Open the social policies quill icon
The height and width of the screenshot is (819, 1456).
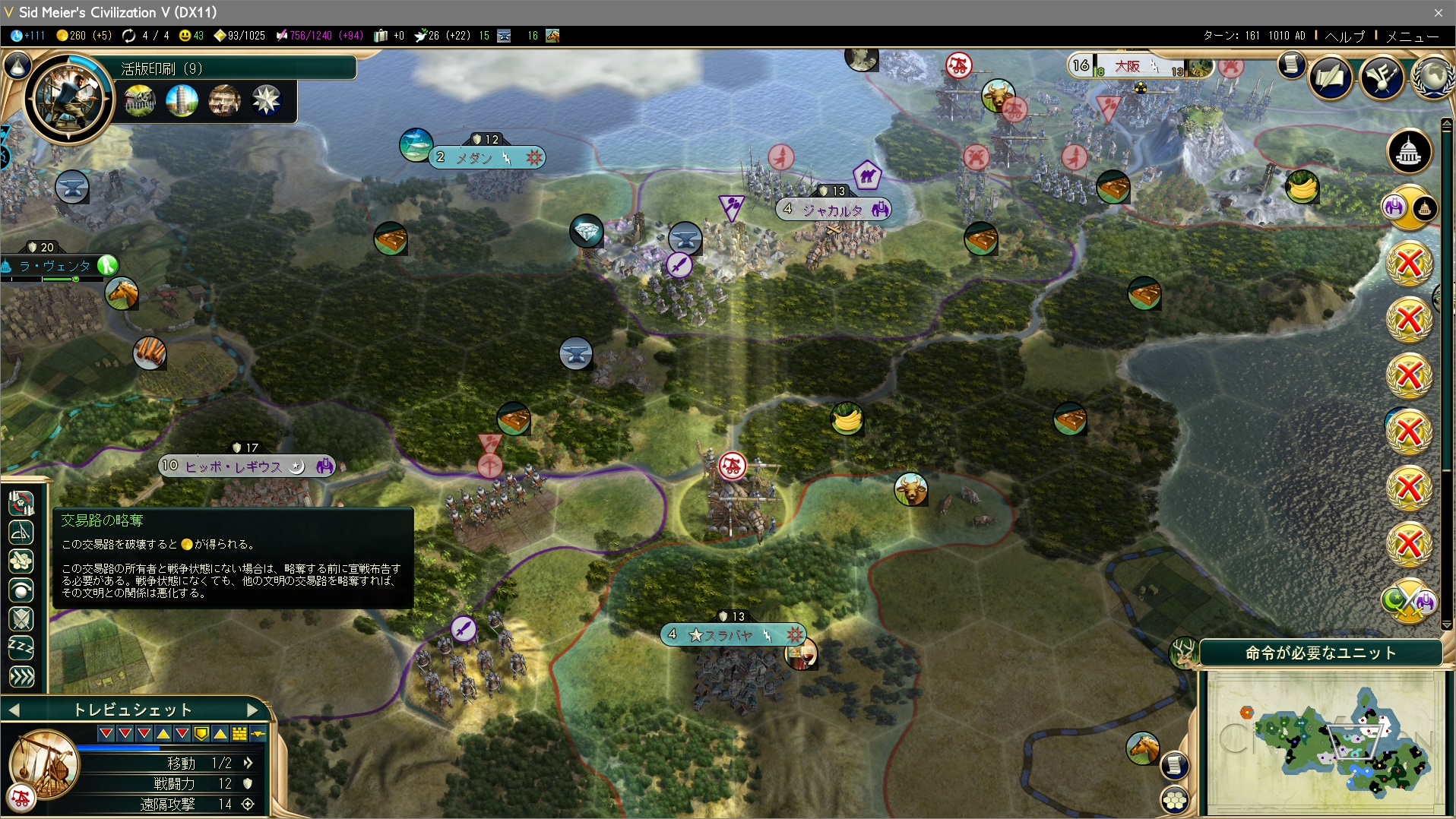coord(1330,77)
